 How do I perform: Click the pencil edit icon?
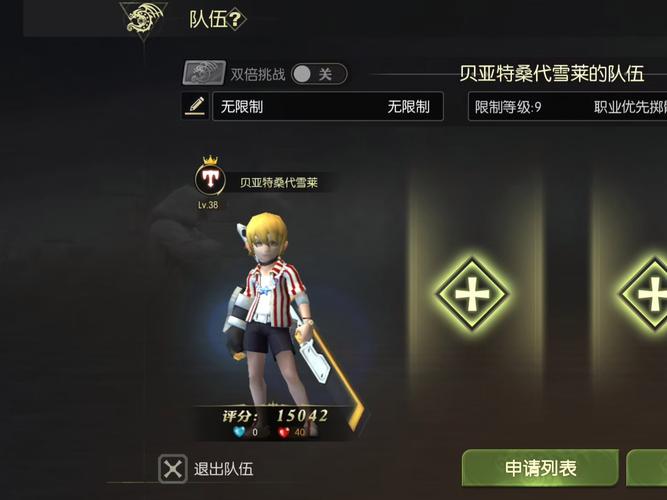(x=195, y=106)
